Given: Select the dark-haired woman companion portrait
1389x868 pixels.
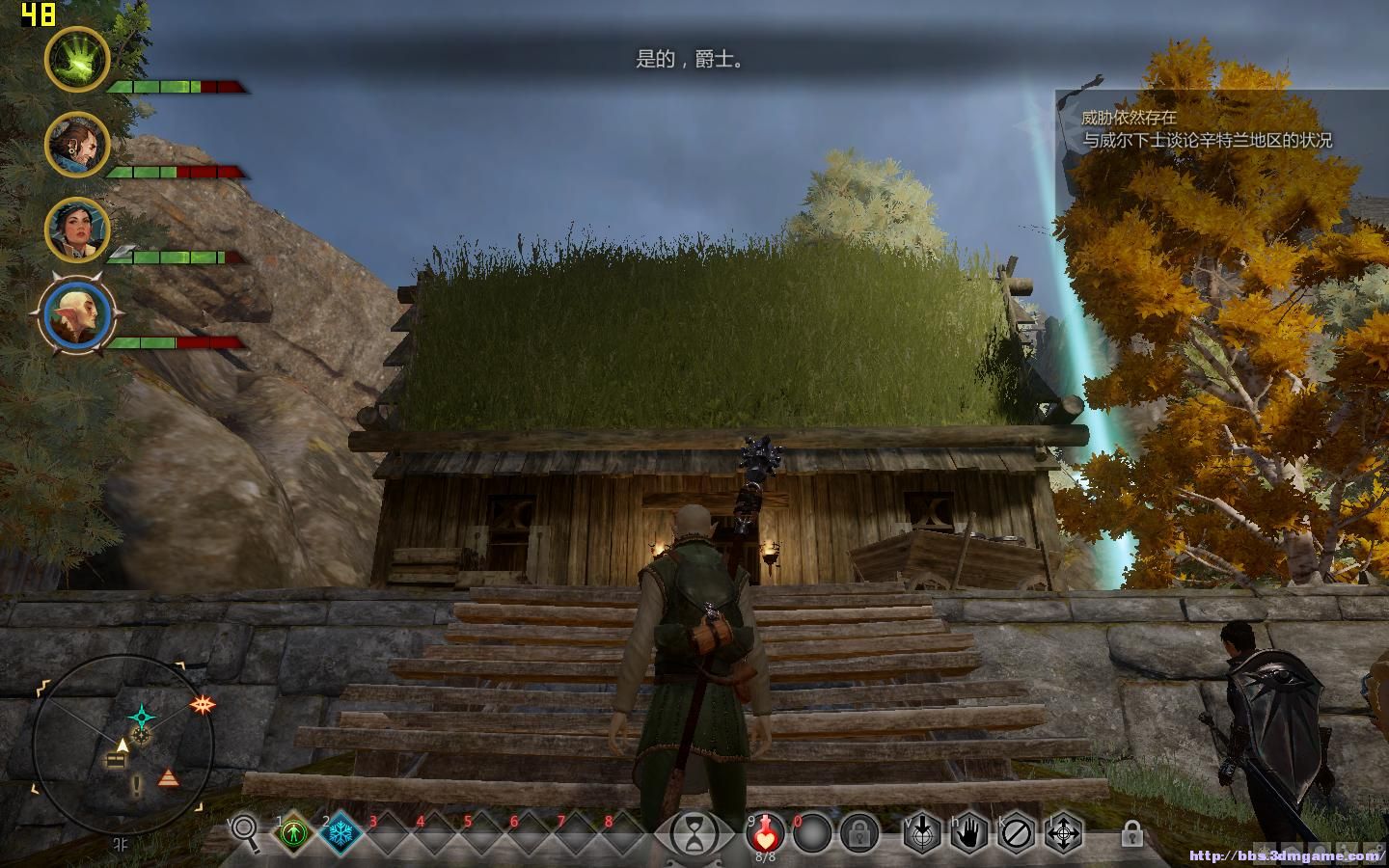Looking at the screenshot, I should point(77,230).
